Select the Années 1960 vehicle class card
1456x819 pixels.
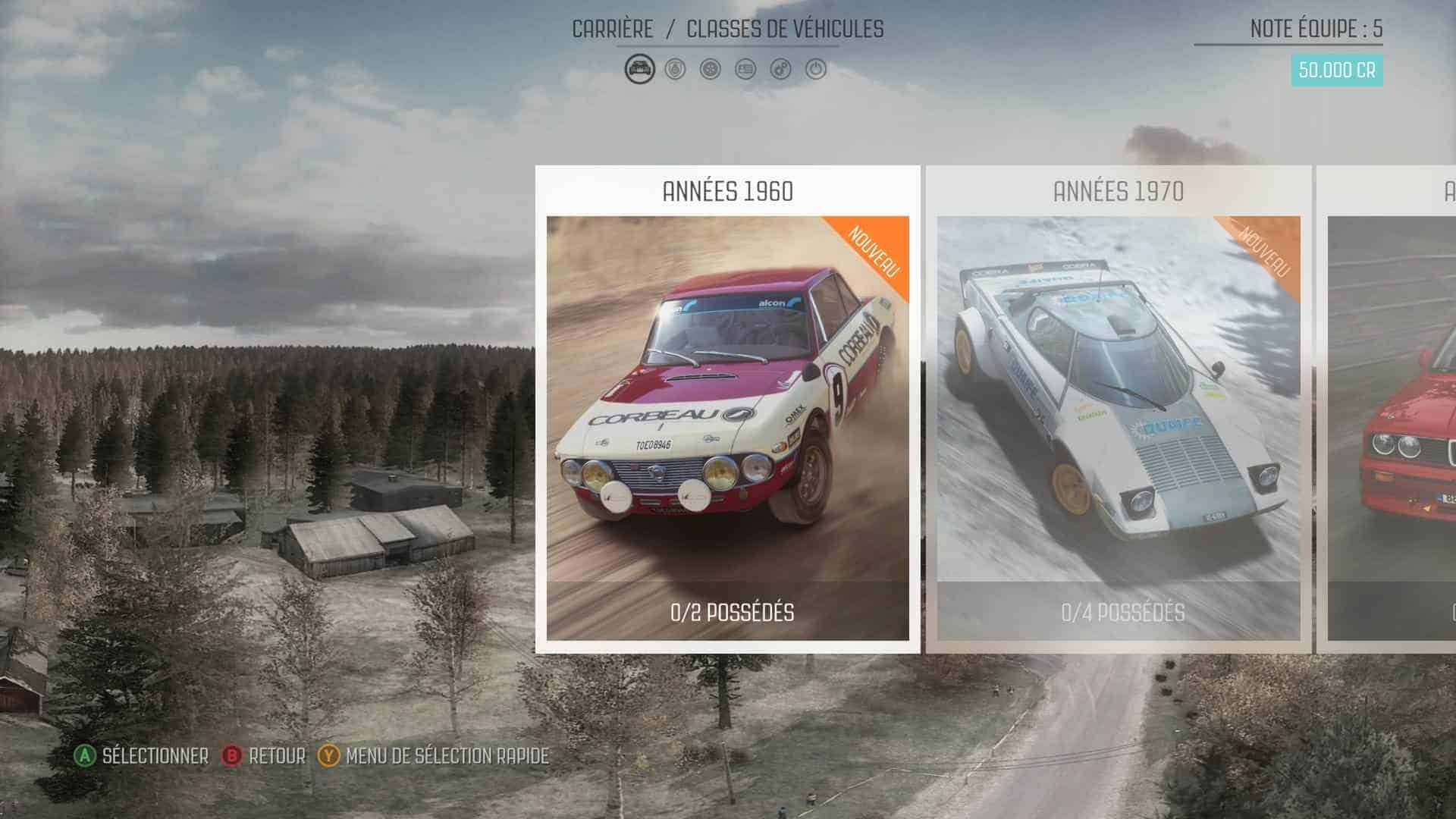pos(727,409)
